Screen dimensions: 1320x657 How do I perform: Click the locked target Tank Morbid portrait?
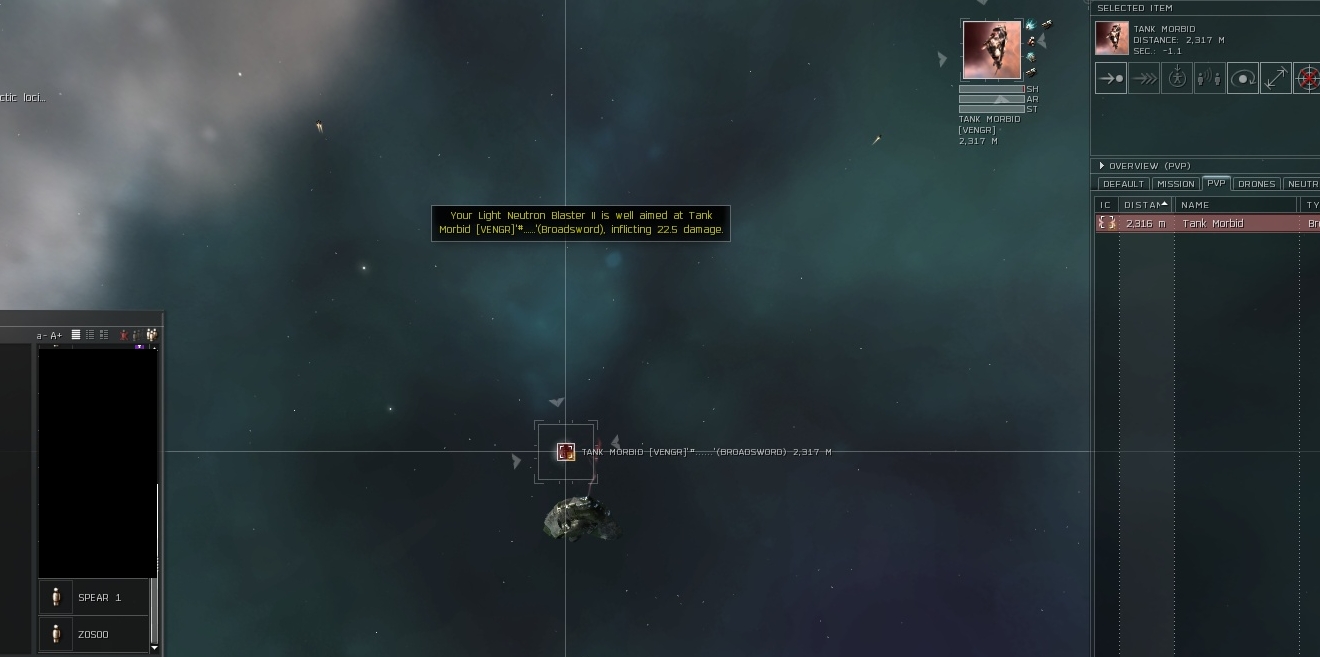(992, 49)
